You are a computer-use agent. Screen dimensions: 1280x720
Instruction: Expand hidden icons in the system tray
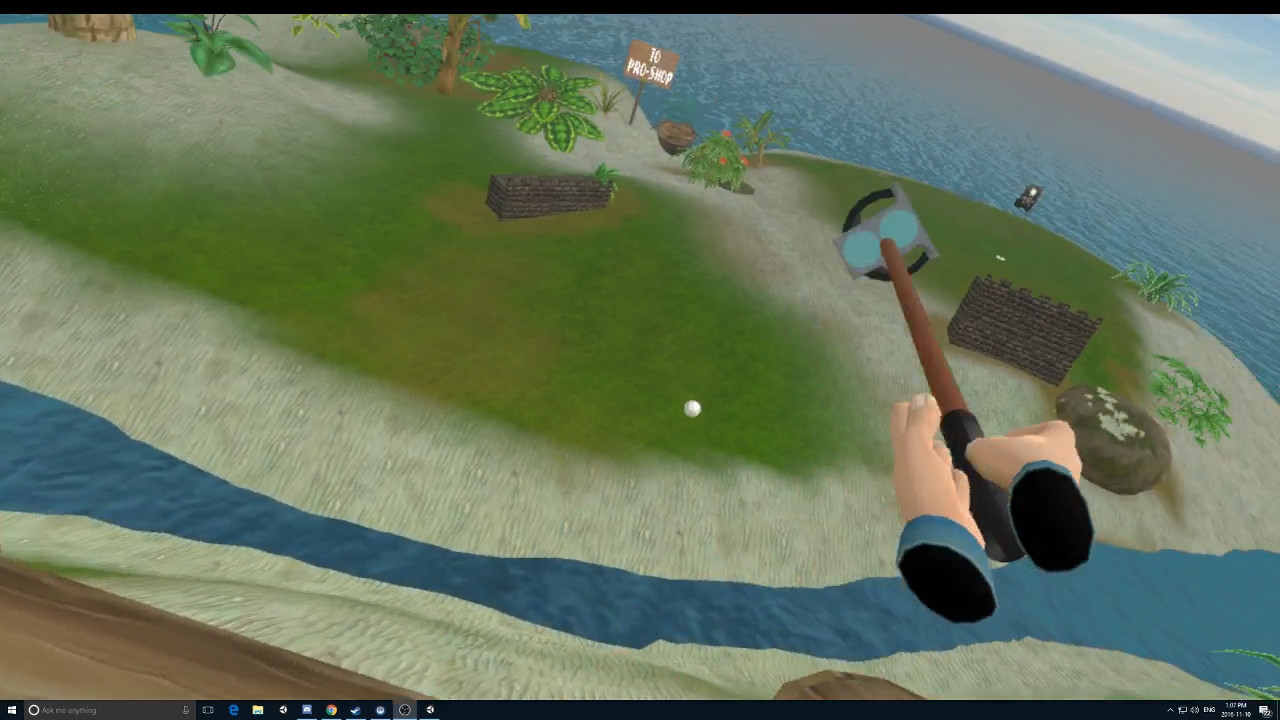[1170, 710]
